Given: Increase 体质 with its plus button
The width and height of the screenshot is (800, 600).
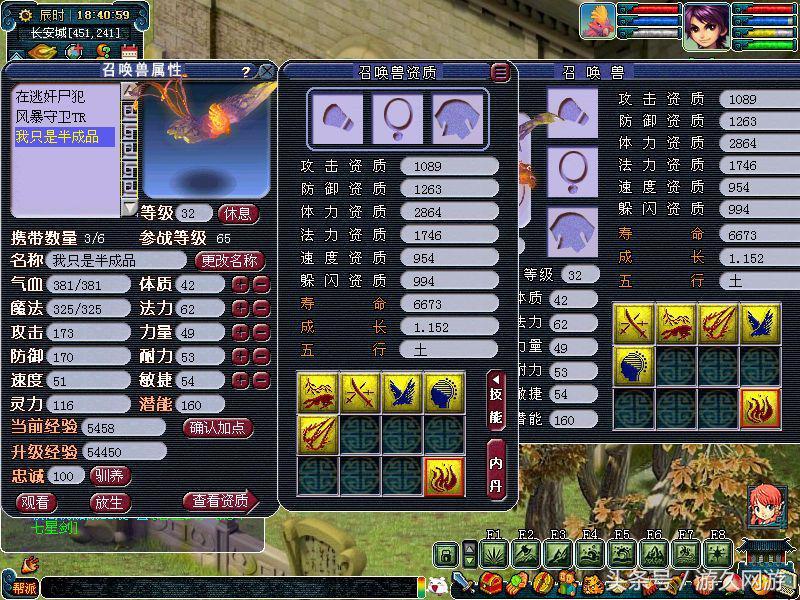Looking at the screenshot, I should [240, 284].
